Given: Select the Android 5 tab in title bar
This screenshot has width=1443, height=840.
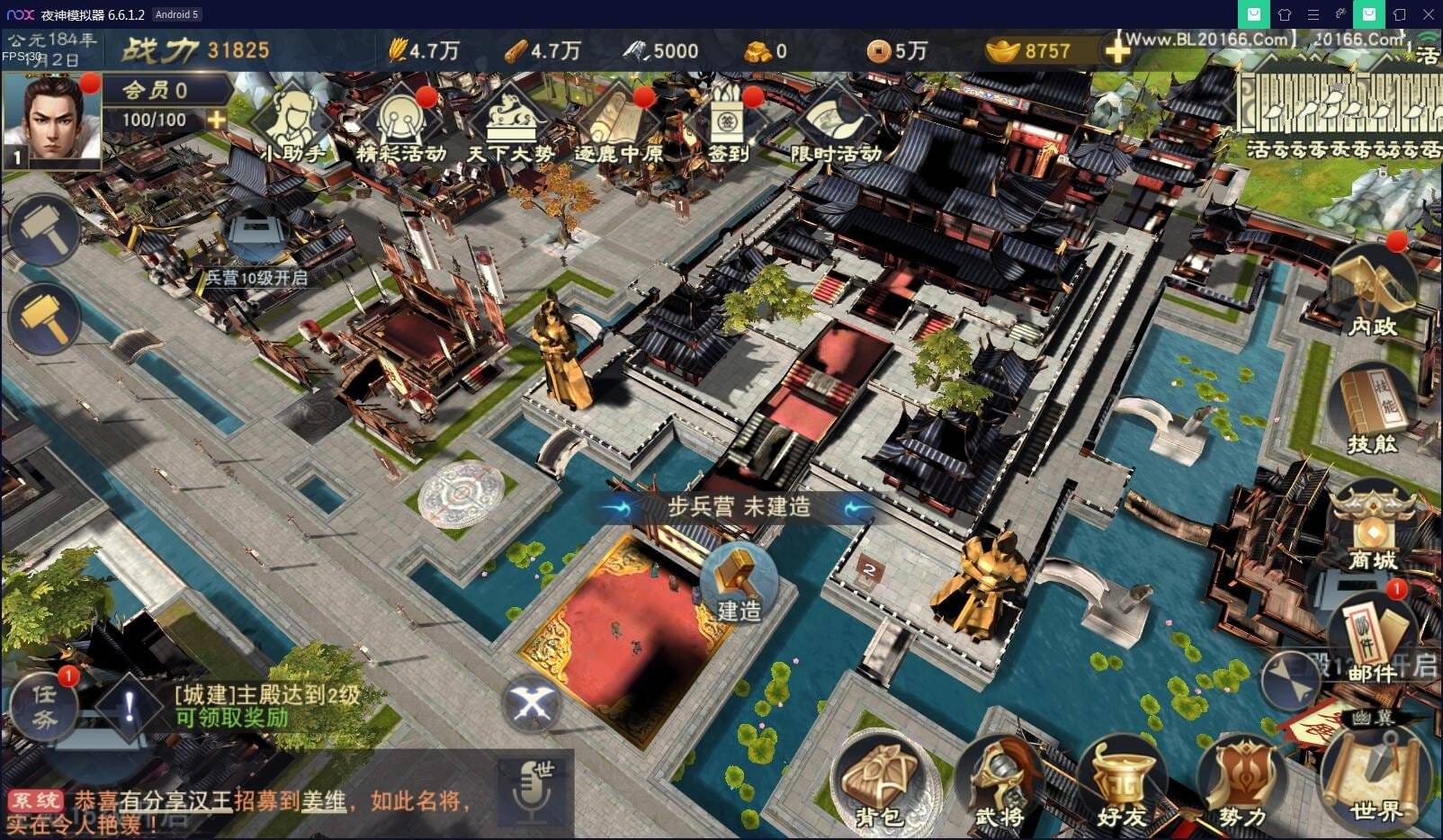Looking at the screenshot, I should click(176, 13).
